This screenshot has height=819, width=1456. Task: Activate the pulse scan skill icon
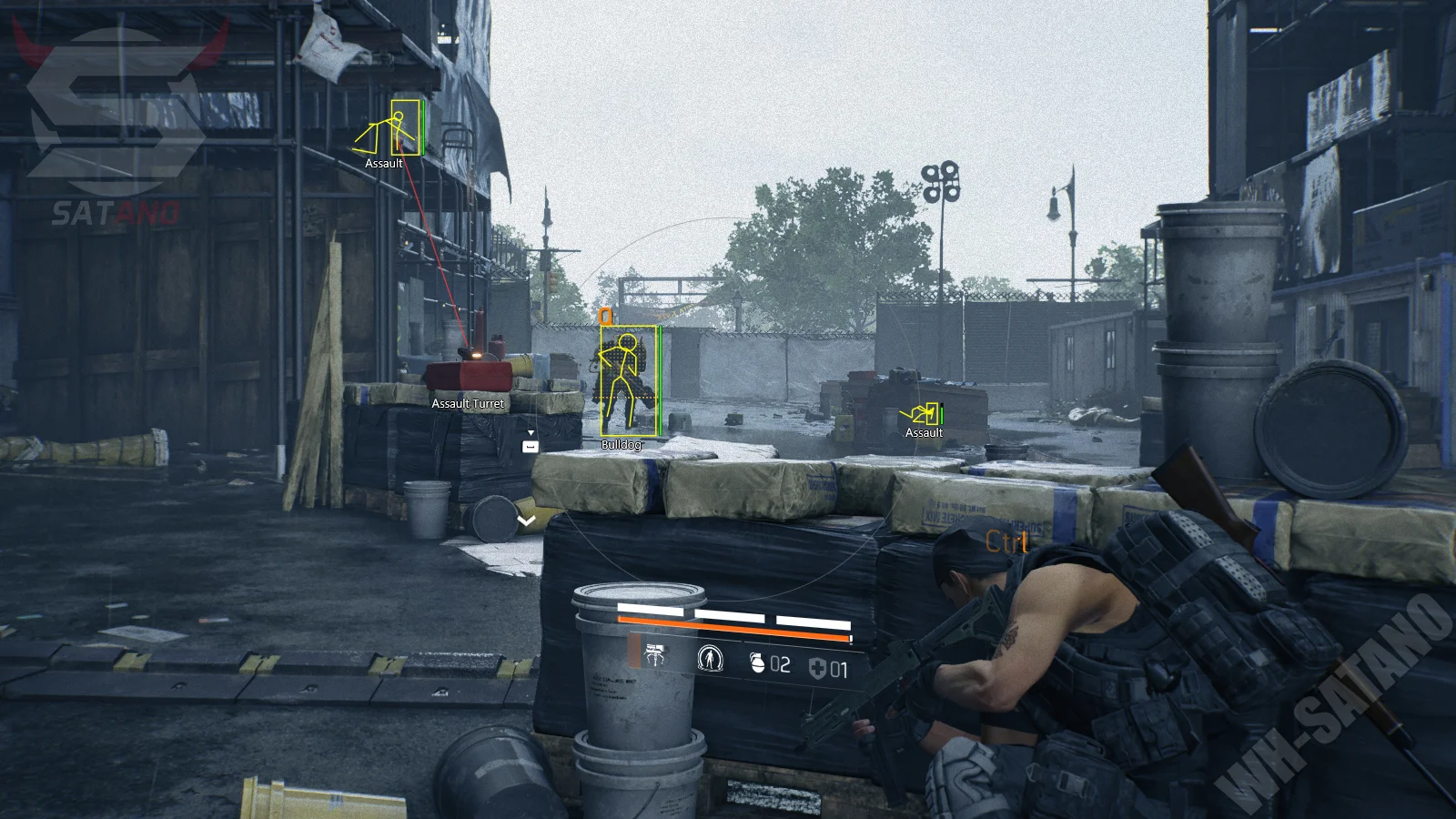coord(710,658)
